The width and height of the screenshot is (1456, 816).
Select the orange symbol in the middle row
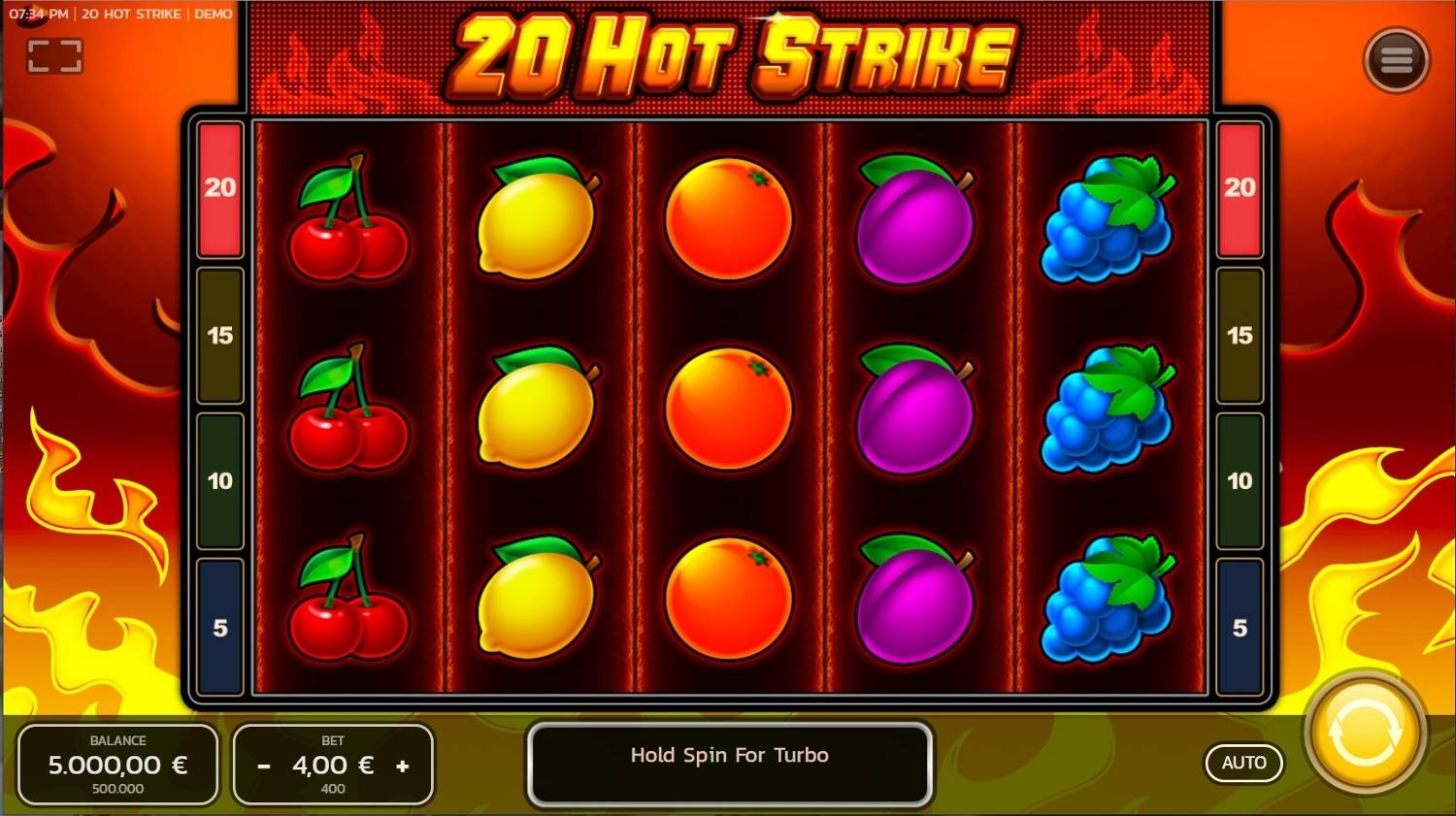[x=726, y=408]
